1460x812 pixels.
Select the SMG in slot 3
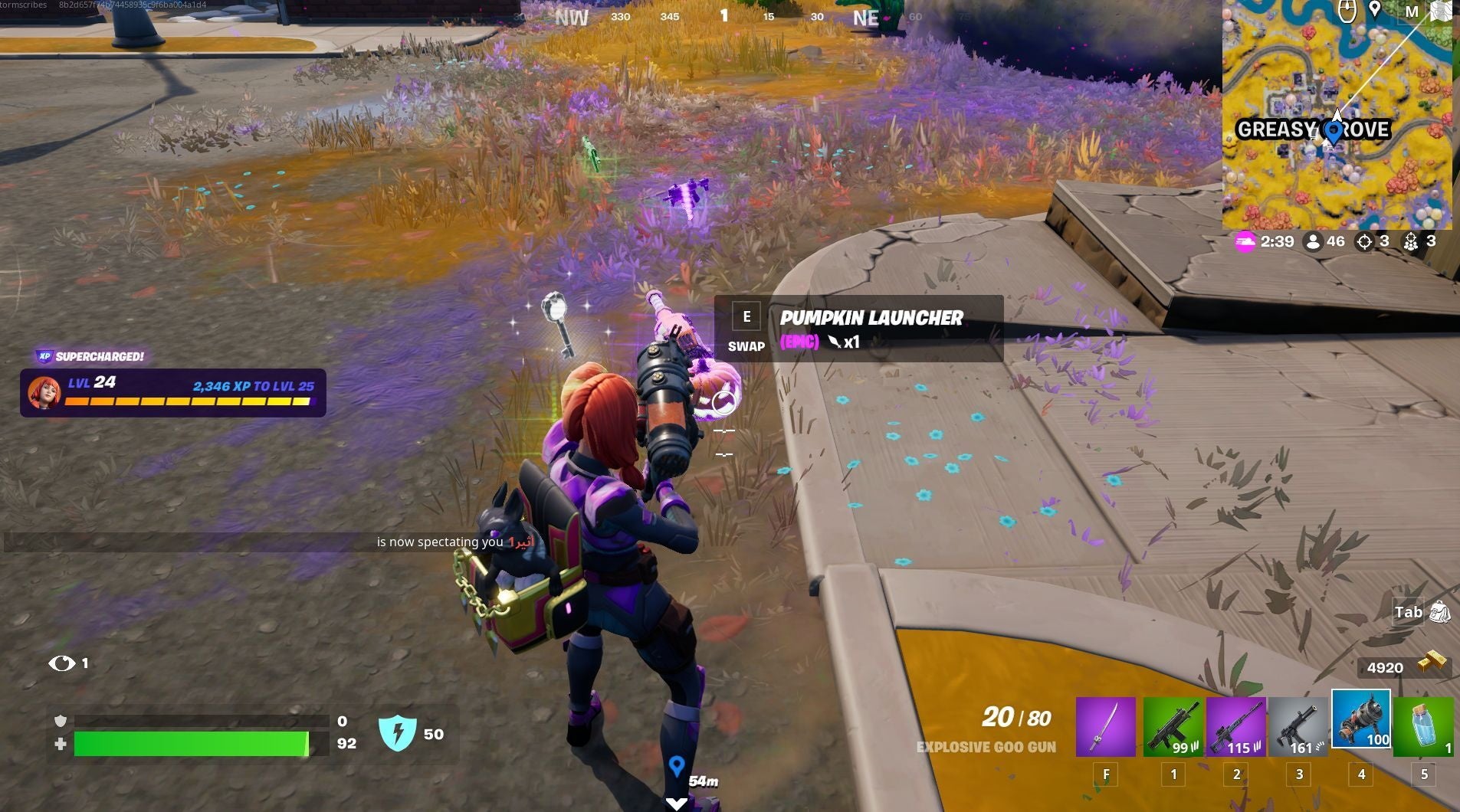click(x=1298, y=724)
